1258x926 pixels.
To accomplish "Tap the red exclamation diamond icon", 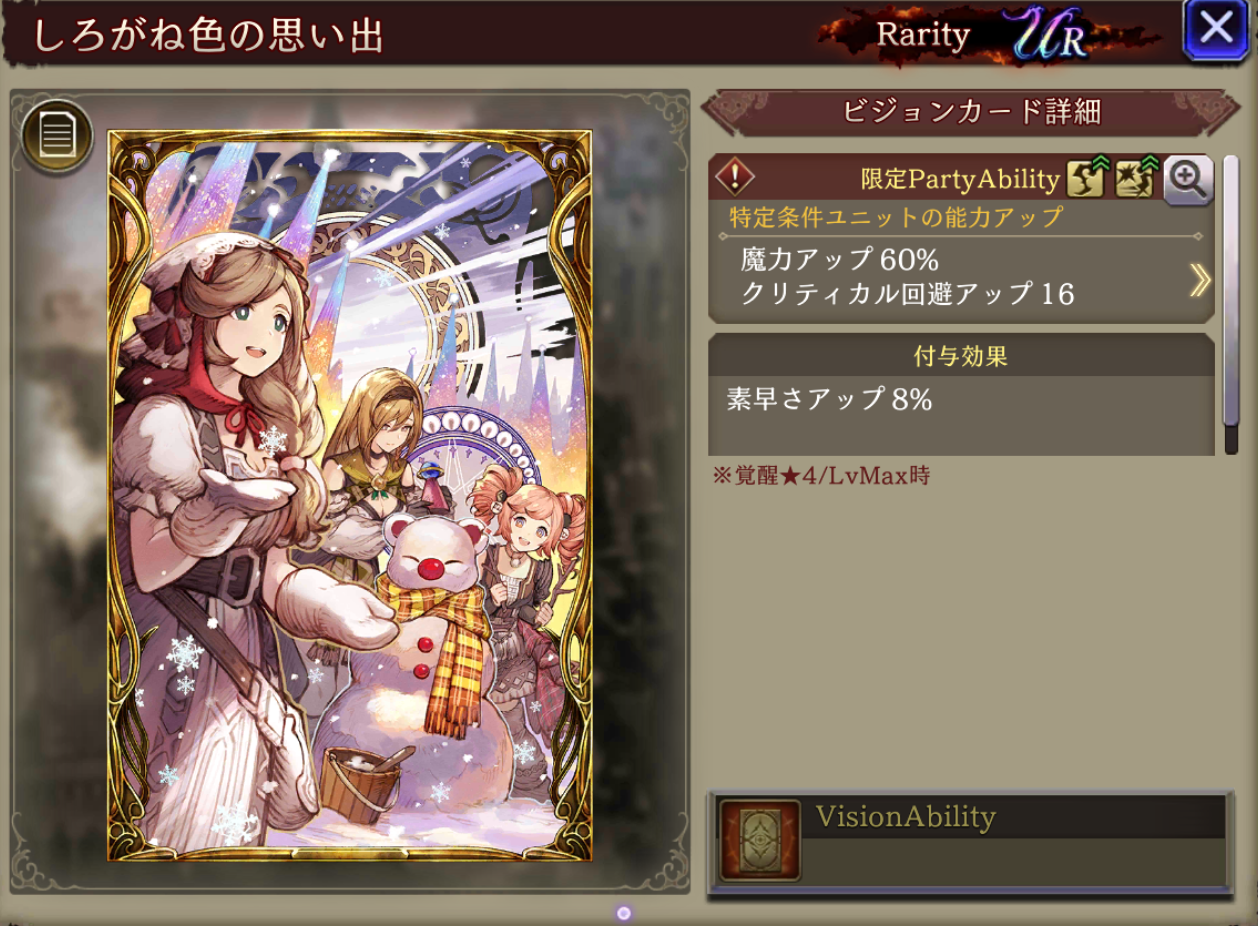I will tap(735, 178).
